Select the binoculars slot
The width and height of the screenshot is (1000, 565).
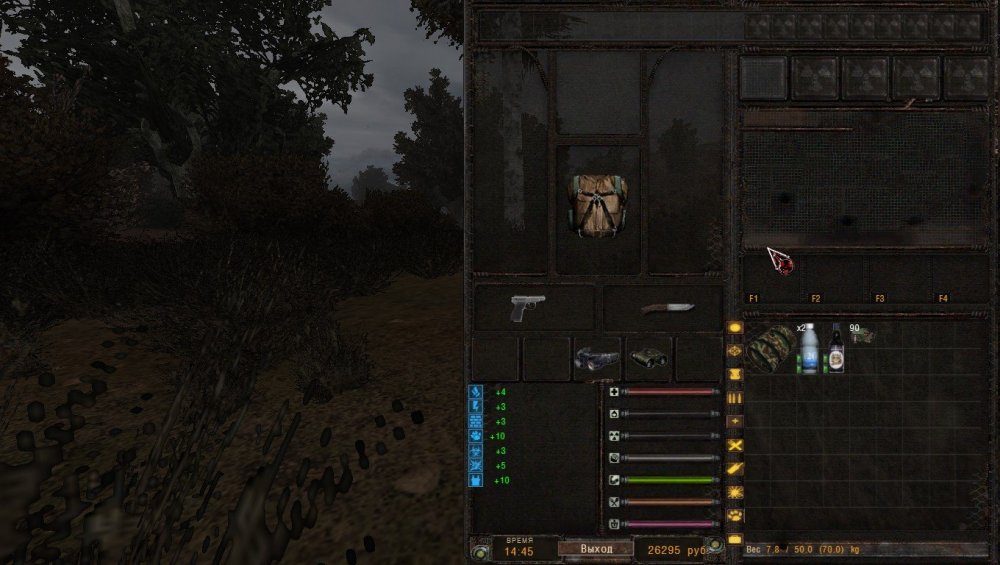pos(648,359)
